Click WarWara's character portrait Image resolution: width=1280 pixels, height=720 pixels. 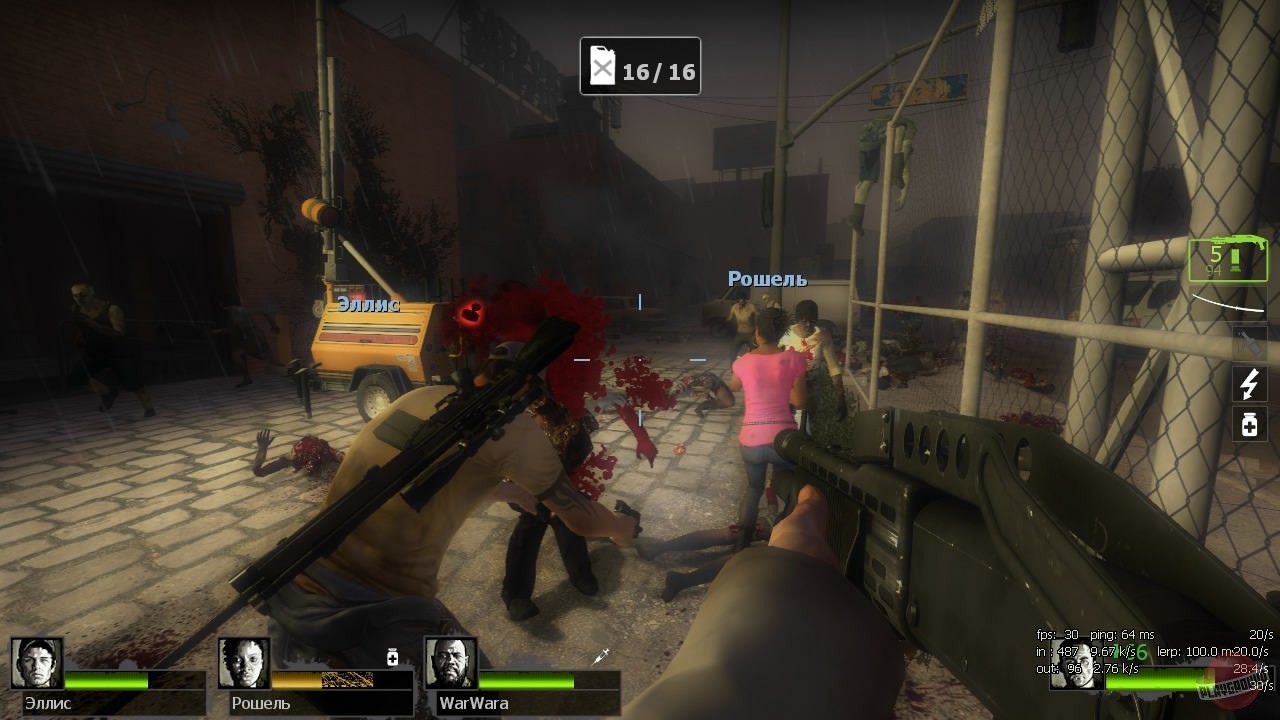(452, 665)
